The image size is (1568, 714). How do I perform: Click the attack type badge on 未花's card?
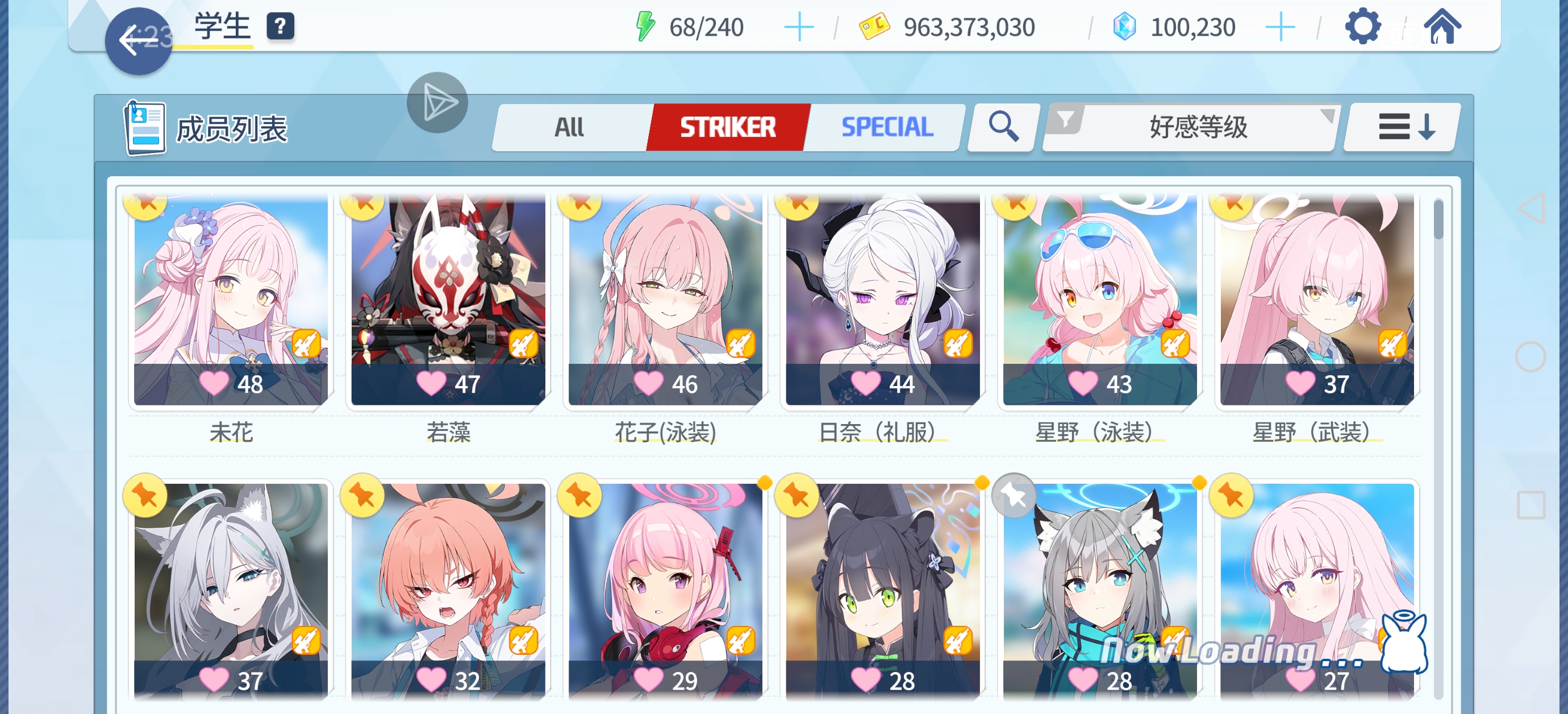click(306, 344)
